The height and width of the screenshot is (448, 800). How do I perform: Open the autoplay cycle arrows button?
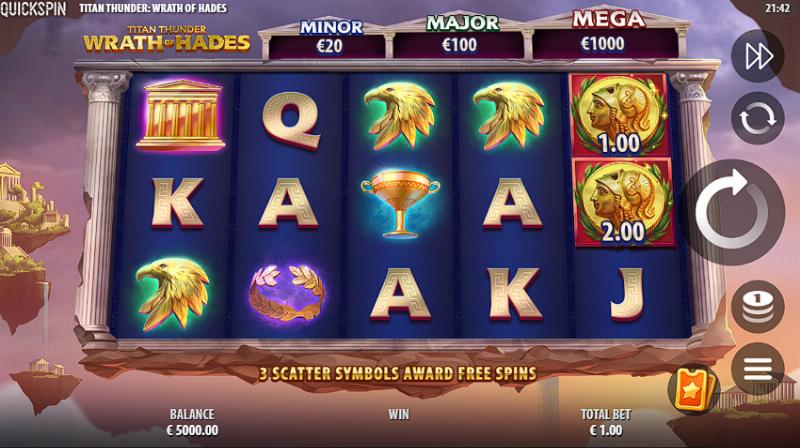click(x=757, y=120)
